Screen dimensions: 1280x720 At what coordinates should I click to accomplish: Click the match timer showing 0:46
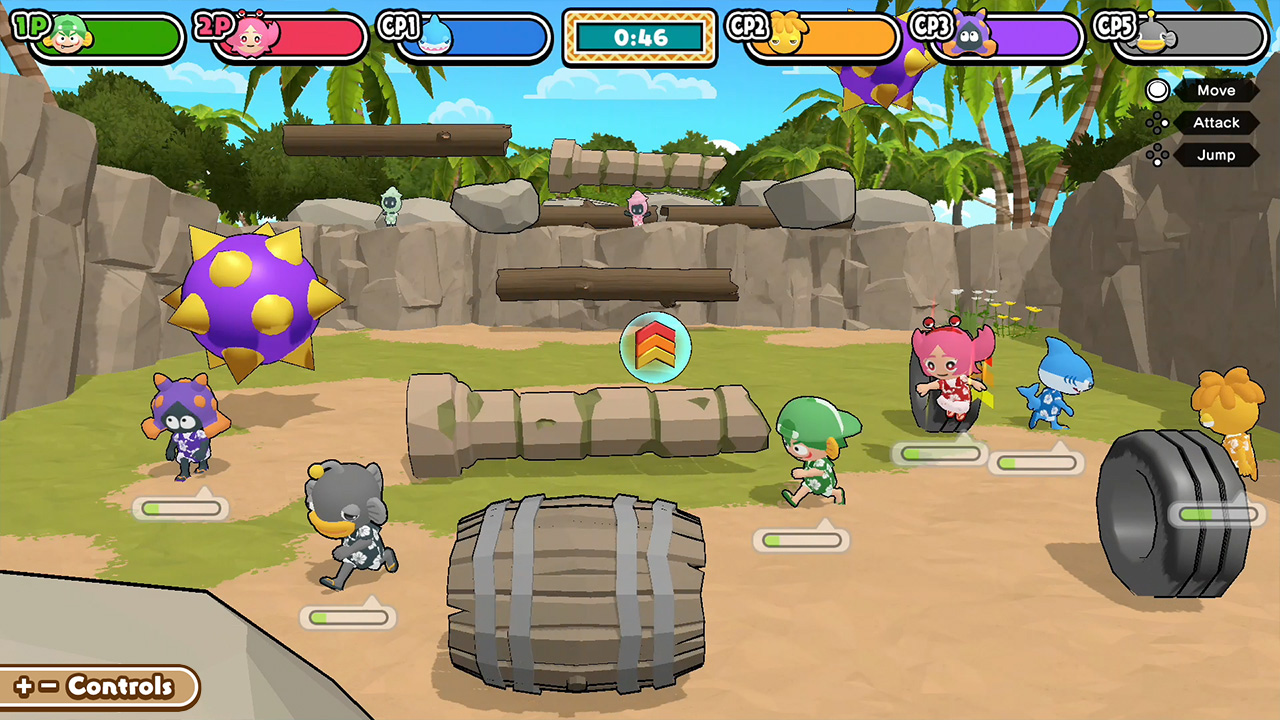[x=639, y=37]
